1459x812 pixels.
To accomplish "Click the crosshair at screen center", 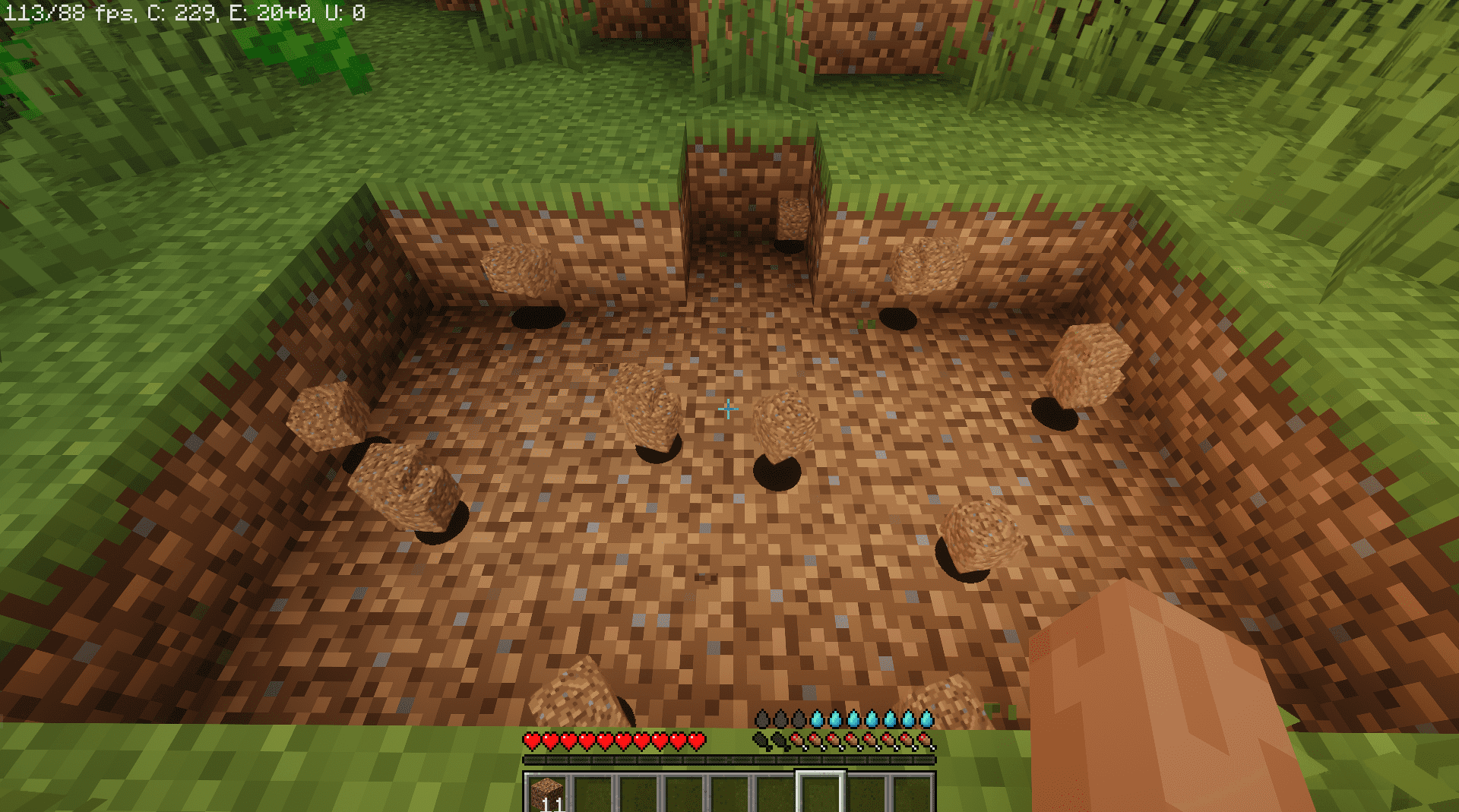I will [727, 410].
